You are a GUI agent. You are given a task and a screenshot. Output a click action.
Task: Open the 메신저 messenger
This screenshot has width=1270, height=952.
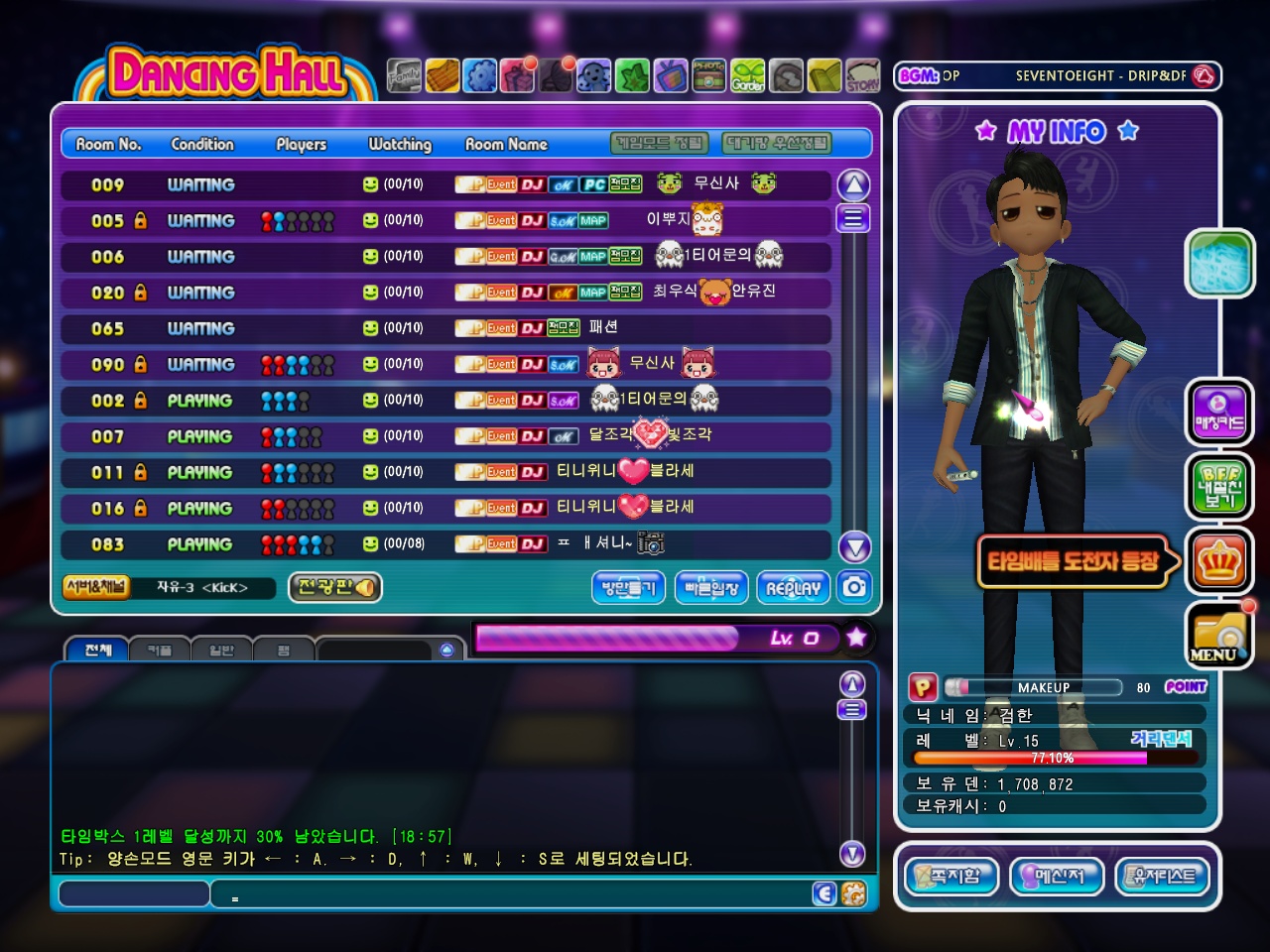[1057, 876]
